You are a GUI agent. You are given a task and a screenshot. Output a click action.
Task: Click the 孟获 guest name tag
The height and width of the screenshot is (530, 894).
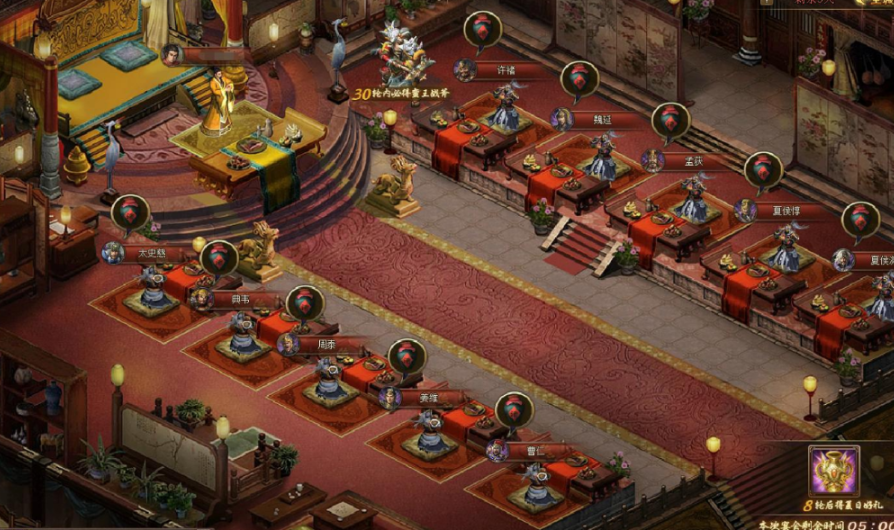click(x=694, y=160)
